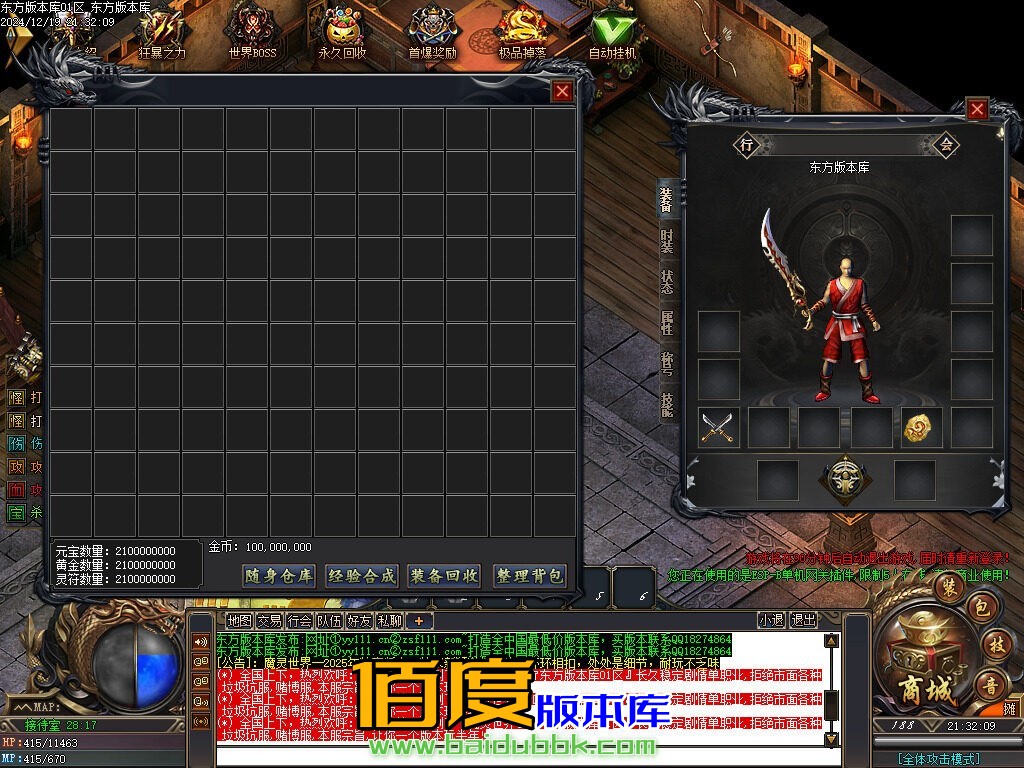Viewport: 1024px width, 768px height.
Task: Sort the bag with 整理背包
Action: 530,576
